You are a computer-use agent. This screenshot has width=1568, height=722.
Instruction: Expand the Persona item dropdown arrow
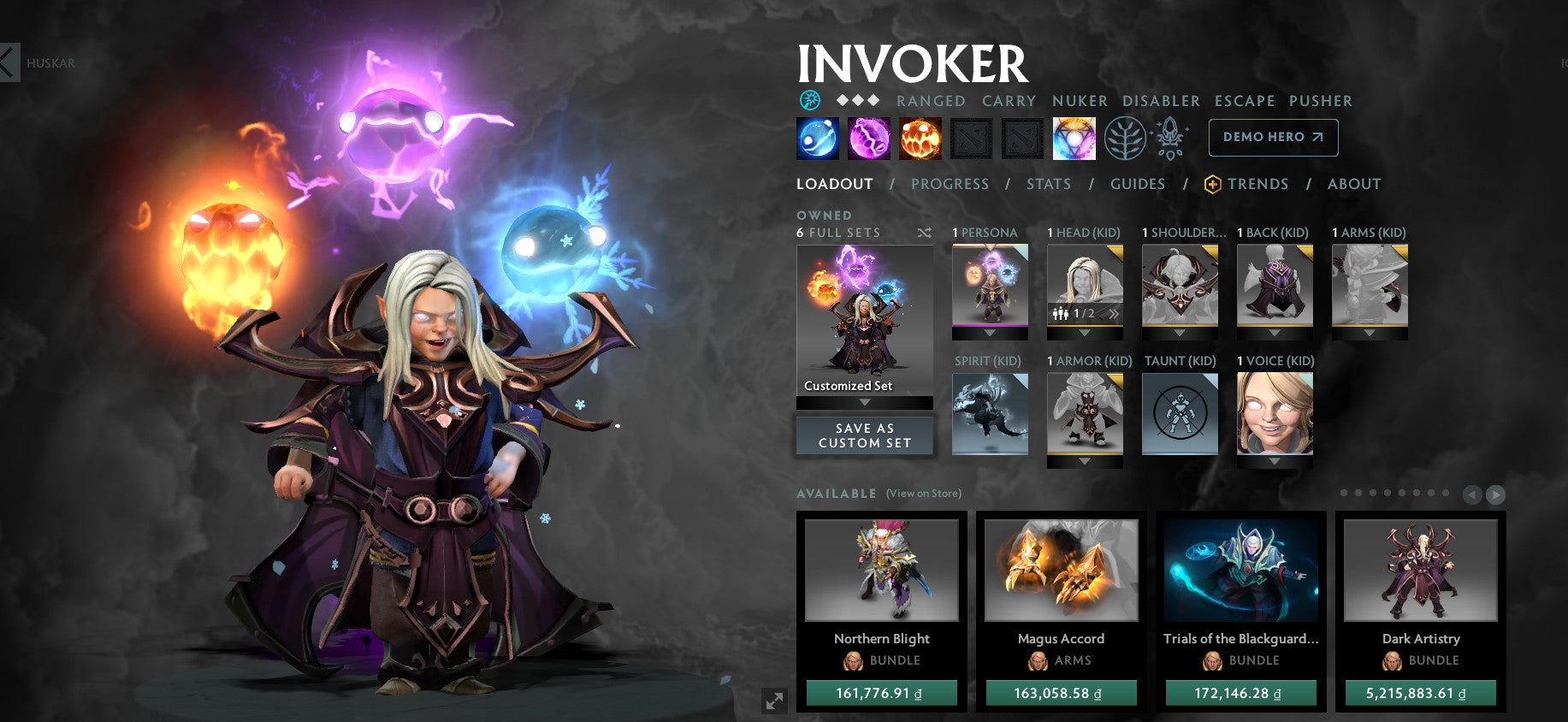click(990, 332)
